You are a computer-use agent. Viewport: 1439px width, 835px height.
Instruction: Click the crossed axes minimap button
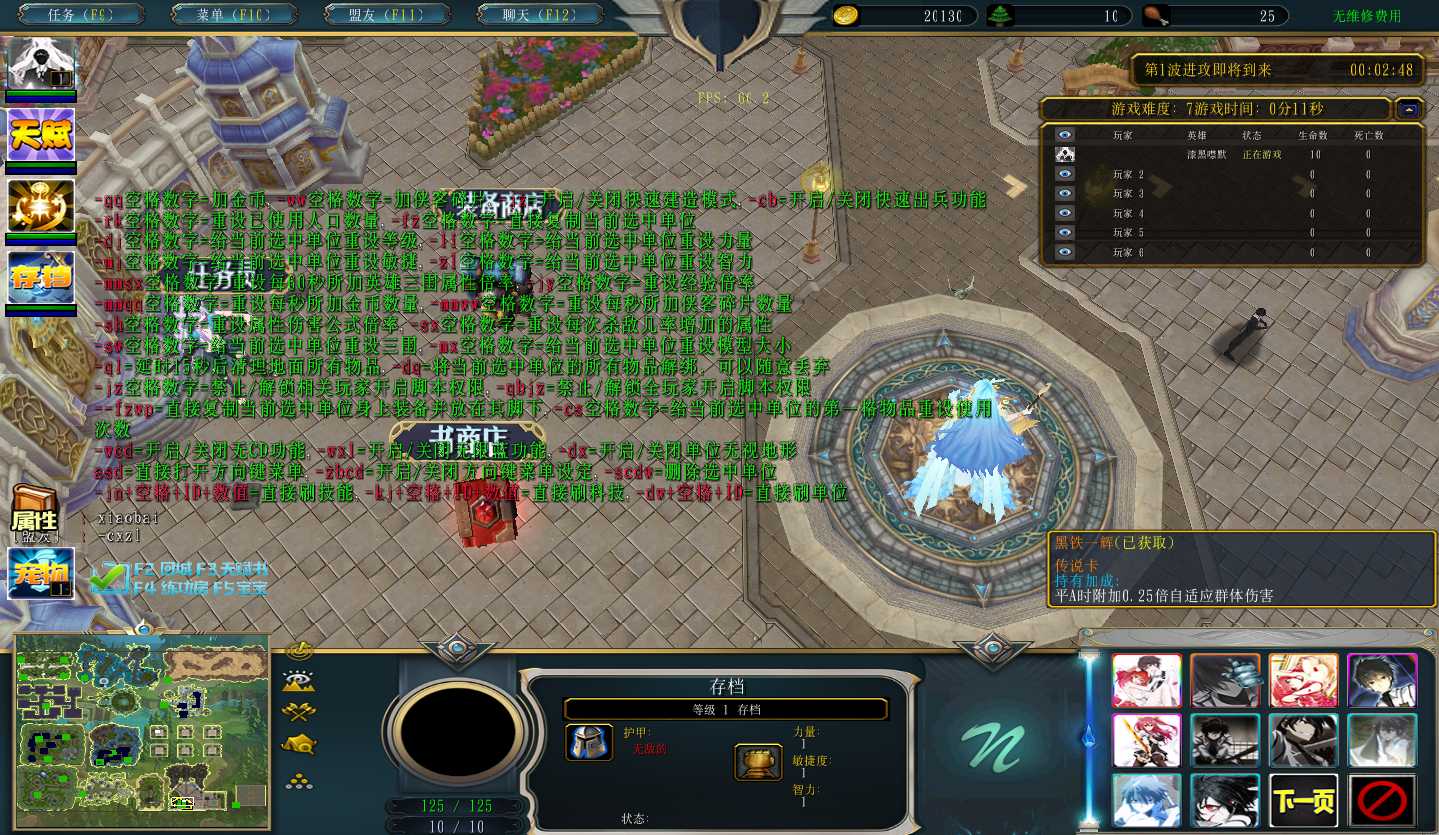(x=299, y=712)
